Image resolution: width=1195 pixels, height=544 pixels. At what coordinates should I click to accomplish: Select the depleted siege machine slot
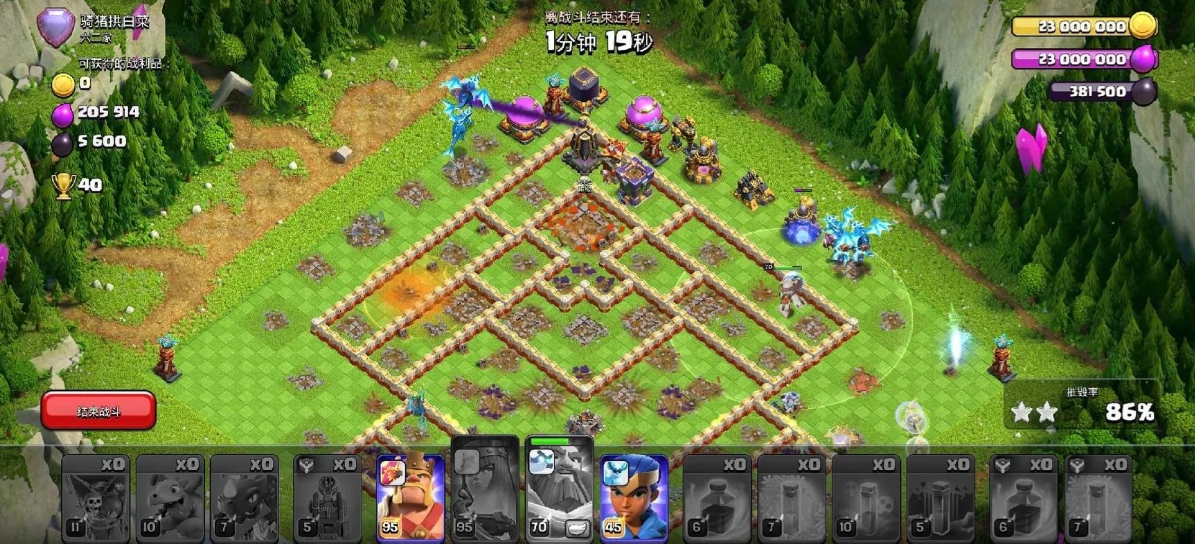(327, 497)
